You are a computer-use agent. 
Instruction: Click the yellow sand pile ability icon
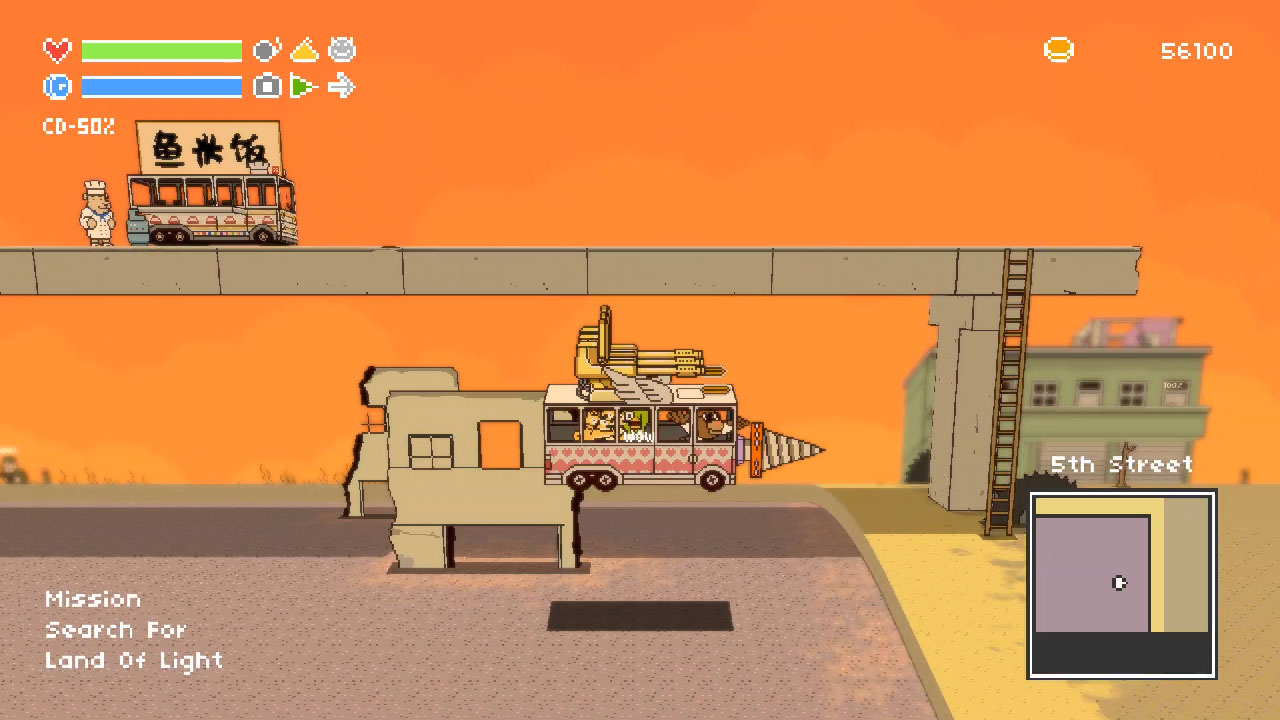click(304, 48)
